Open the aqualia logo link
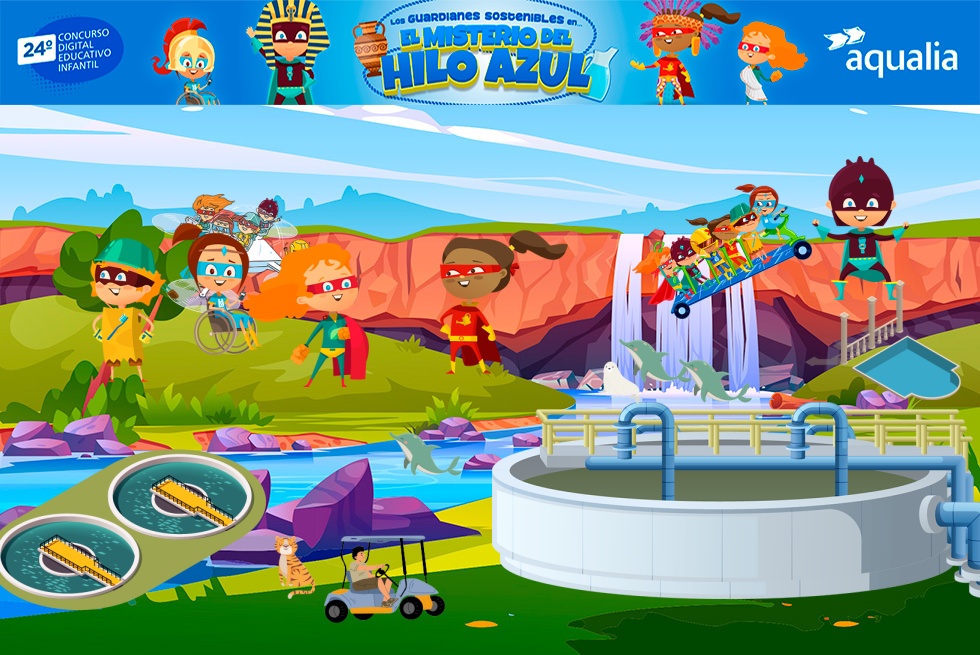The height and width of the screenshot is (655, 980). click(x=891, y=52)
